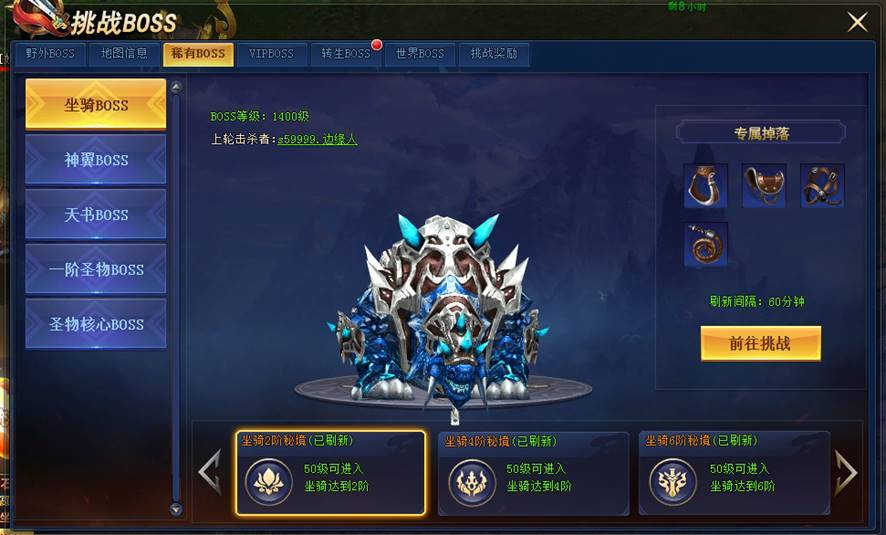Open the 圣物核心BOSS category
This screenshot has width=886, height=535.
click(x=96, y=324)
